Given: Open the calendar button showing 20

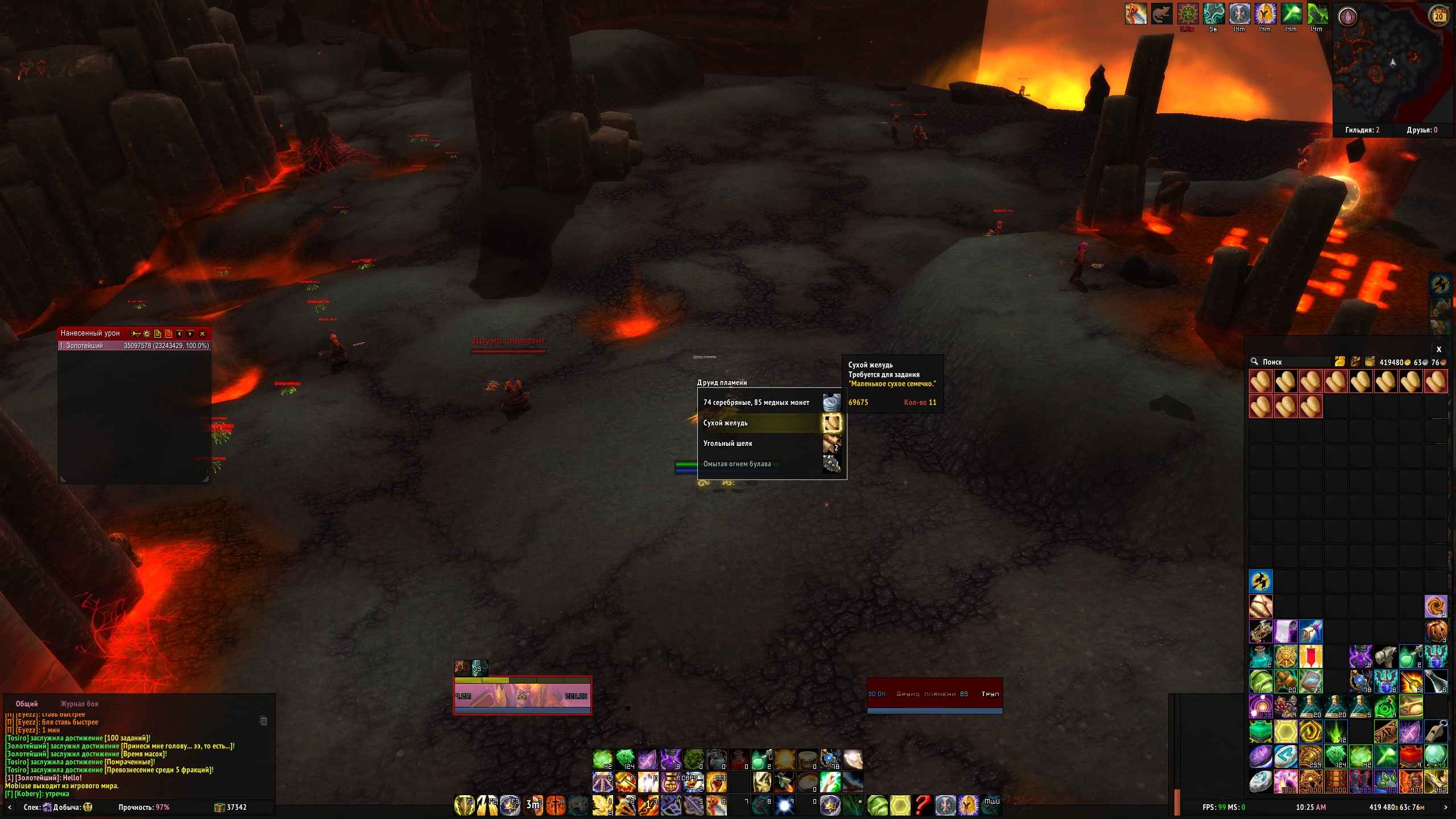Looking at the screenshot, I should point(1439,16).
